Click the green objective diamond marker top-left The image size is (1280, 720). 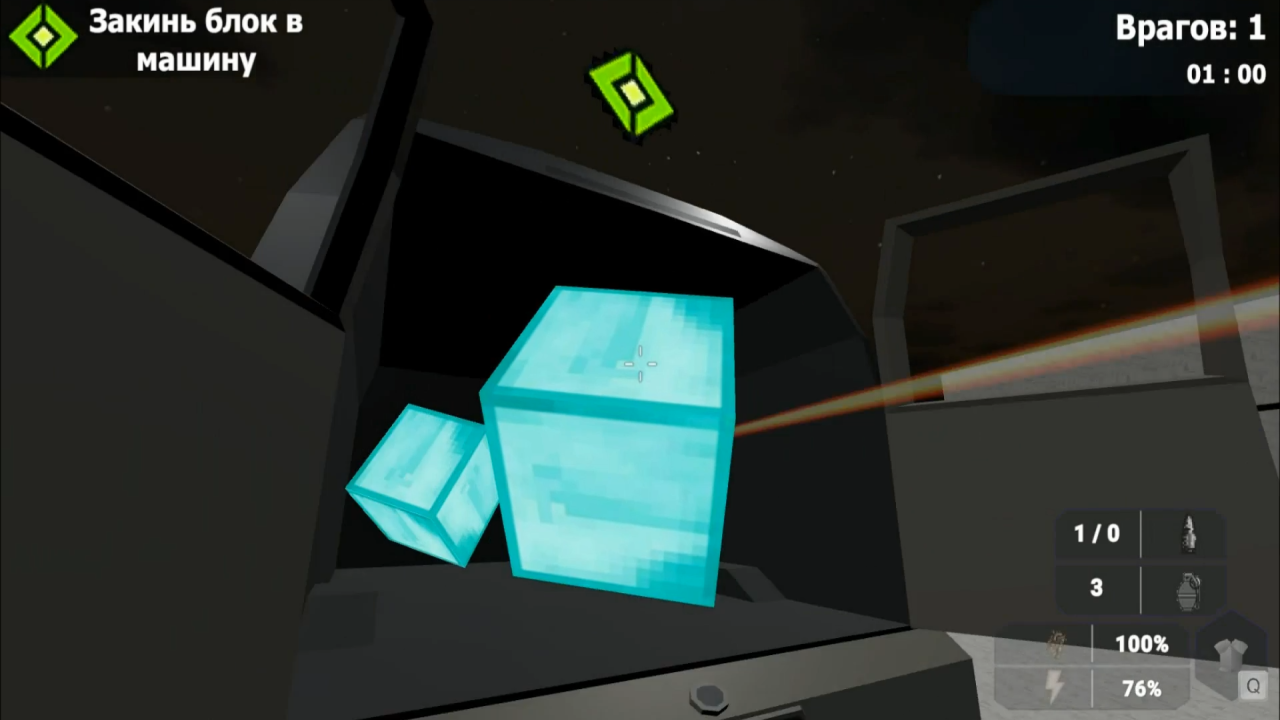42,38
